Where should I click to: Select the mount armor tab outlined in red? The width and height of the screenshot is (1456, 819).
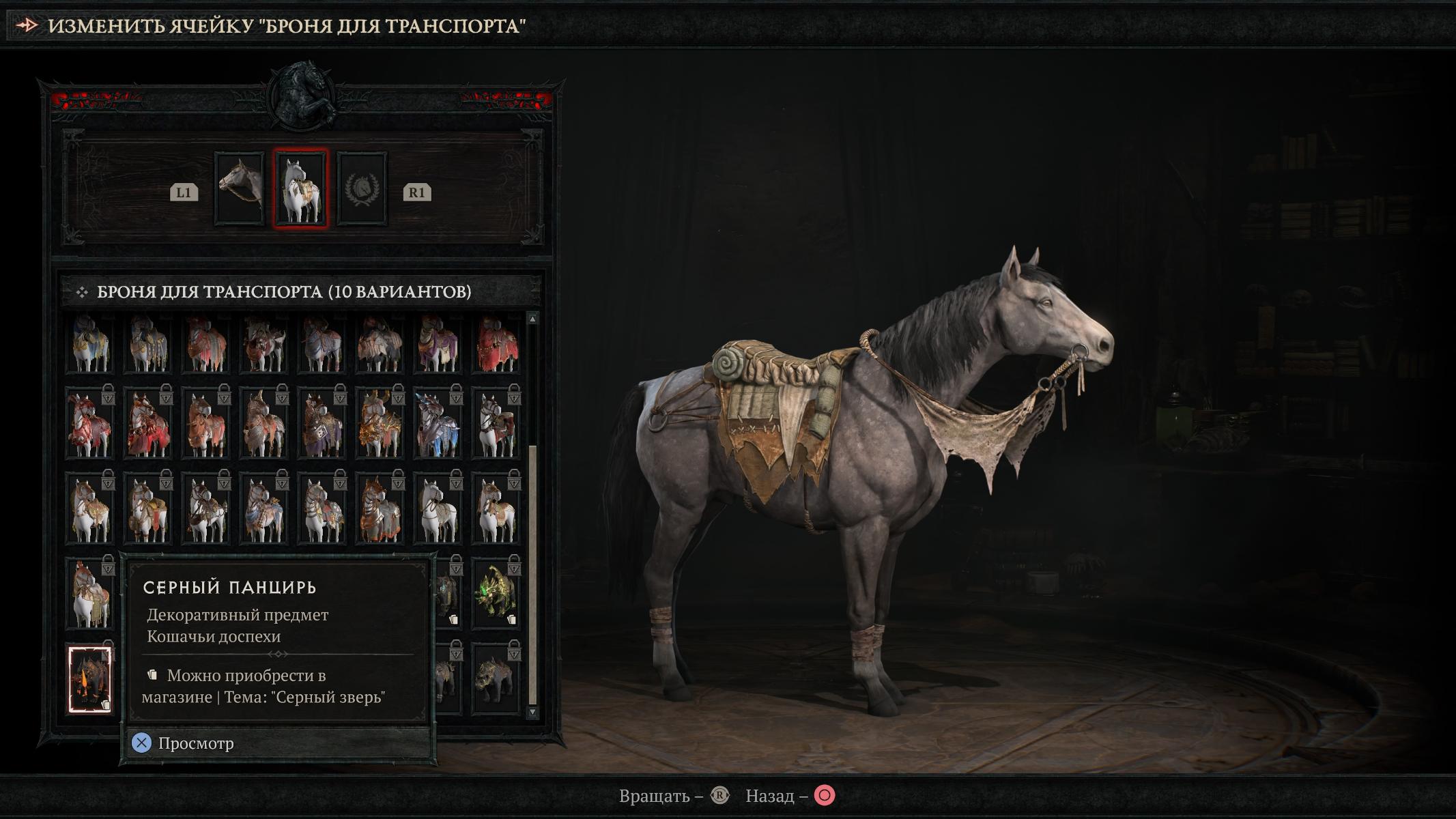pos(300,188)
